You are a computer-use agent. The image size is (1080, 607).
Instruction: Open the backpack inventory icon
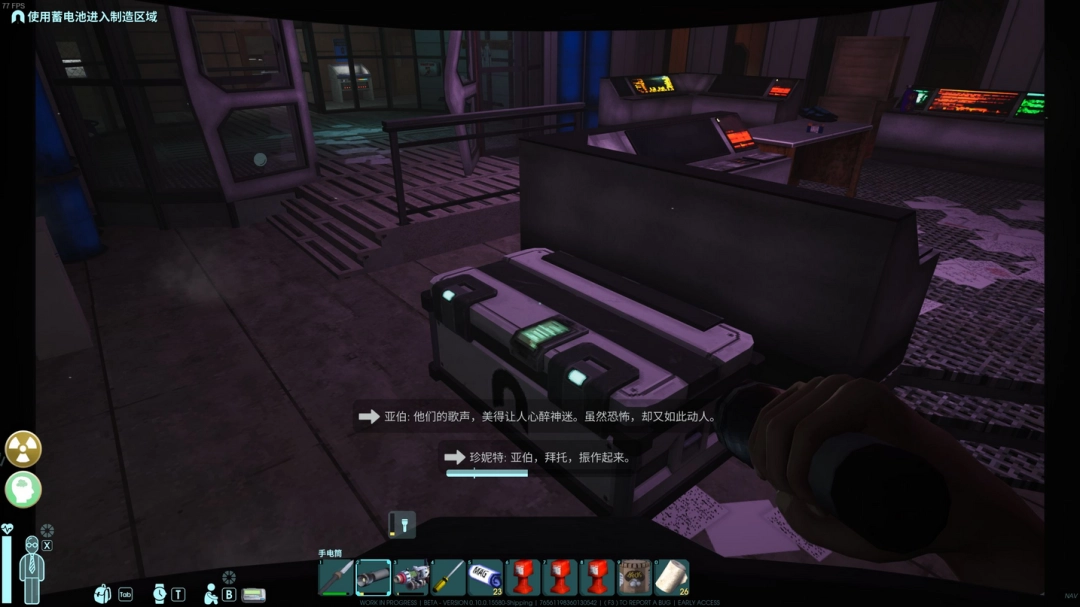103,593
